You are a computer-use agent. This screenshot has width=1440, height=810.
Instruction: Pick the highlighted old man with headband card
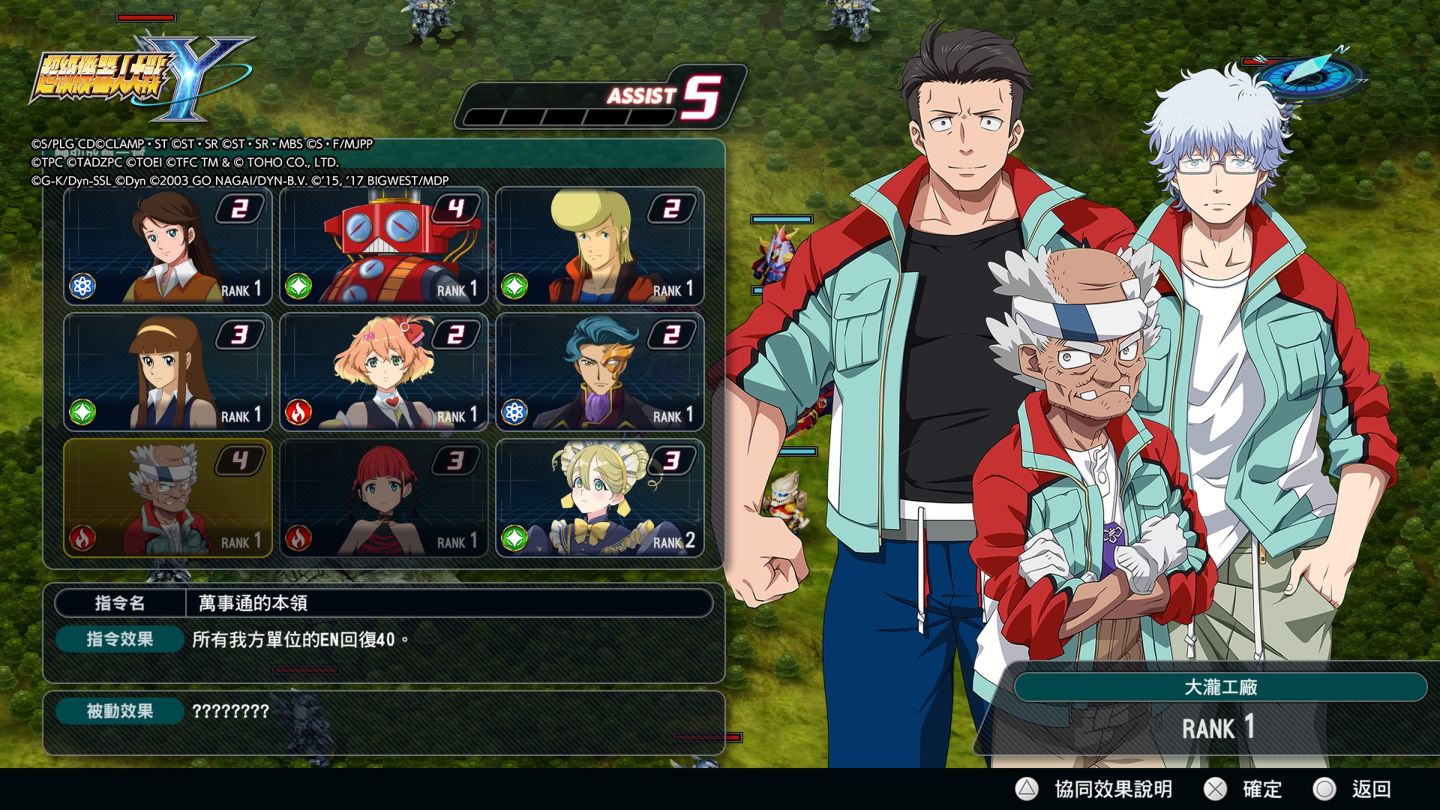(x=168, y=498)
